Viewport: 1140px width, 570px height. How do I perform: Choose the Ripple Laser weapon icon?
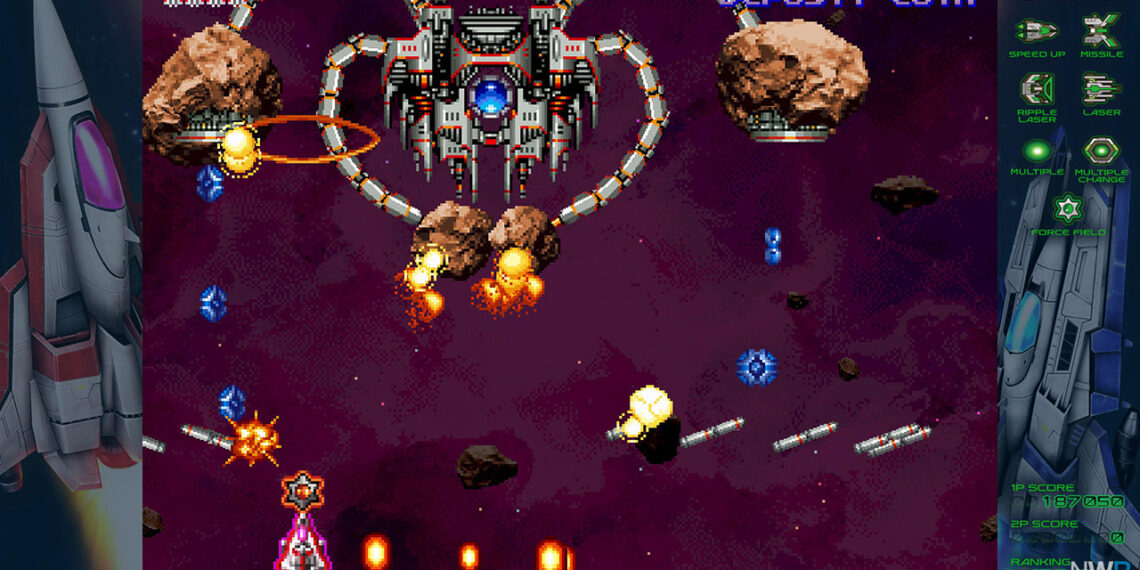pos(1037,89)
